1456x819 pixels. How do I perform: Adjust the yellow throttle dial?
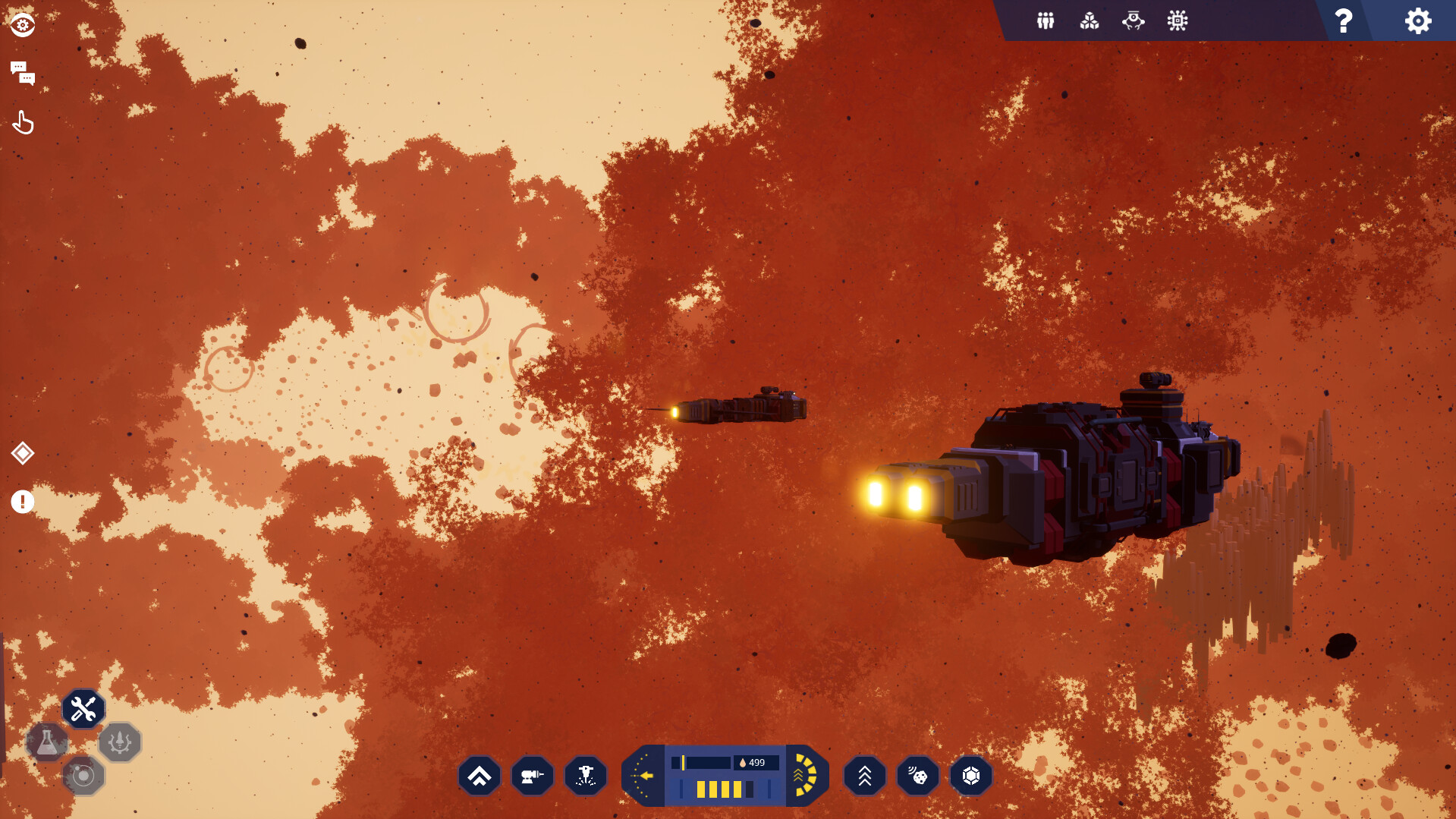pos(804,775)
